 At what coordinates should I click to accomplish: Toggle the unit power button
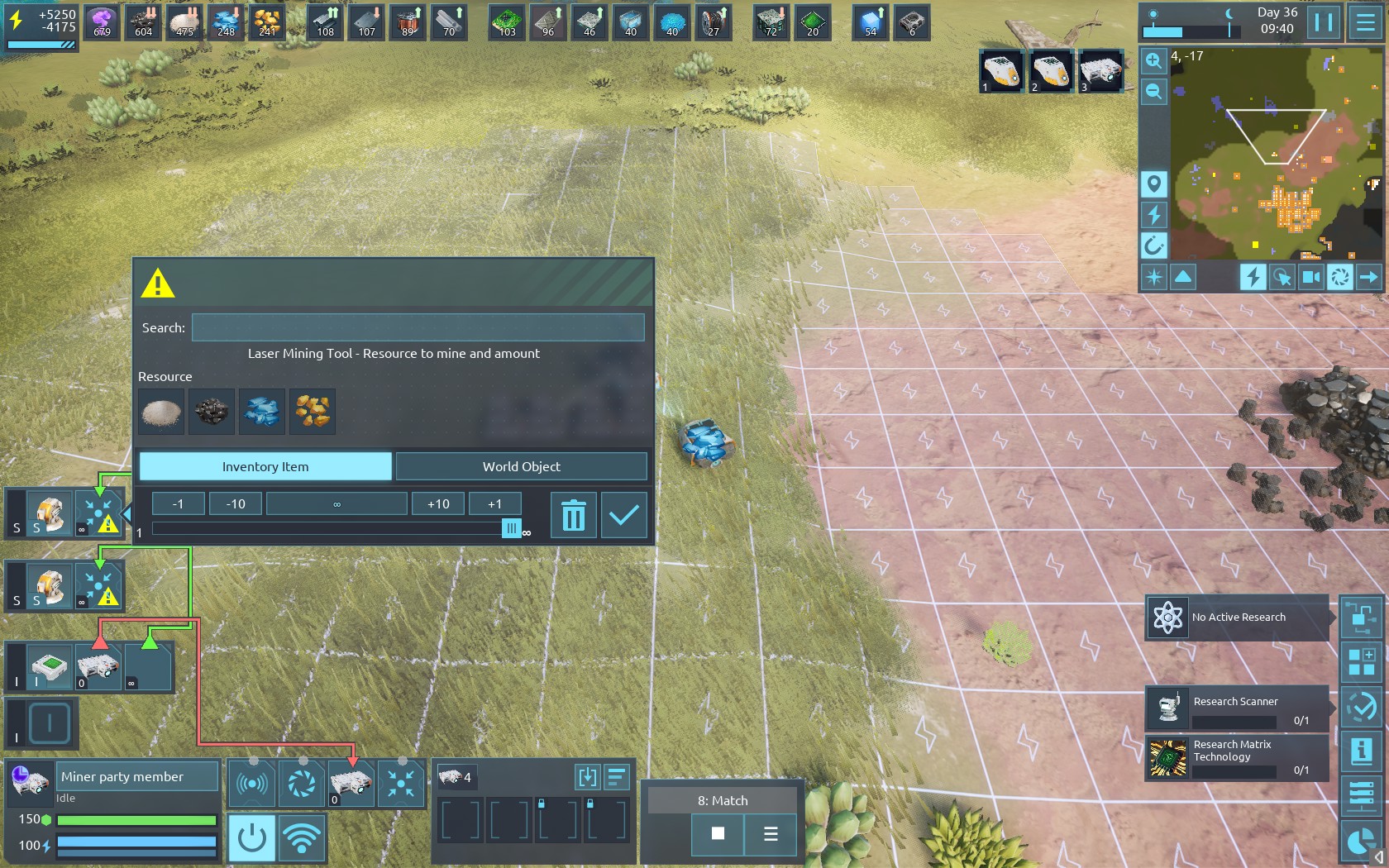(251, 837)
